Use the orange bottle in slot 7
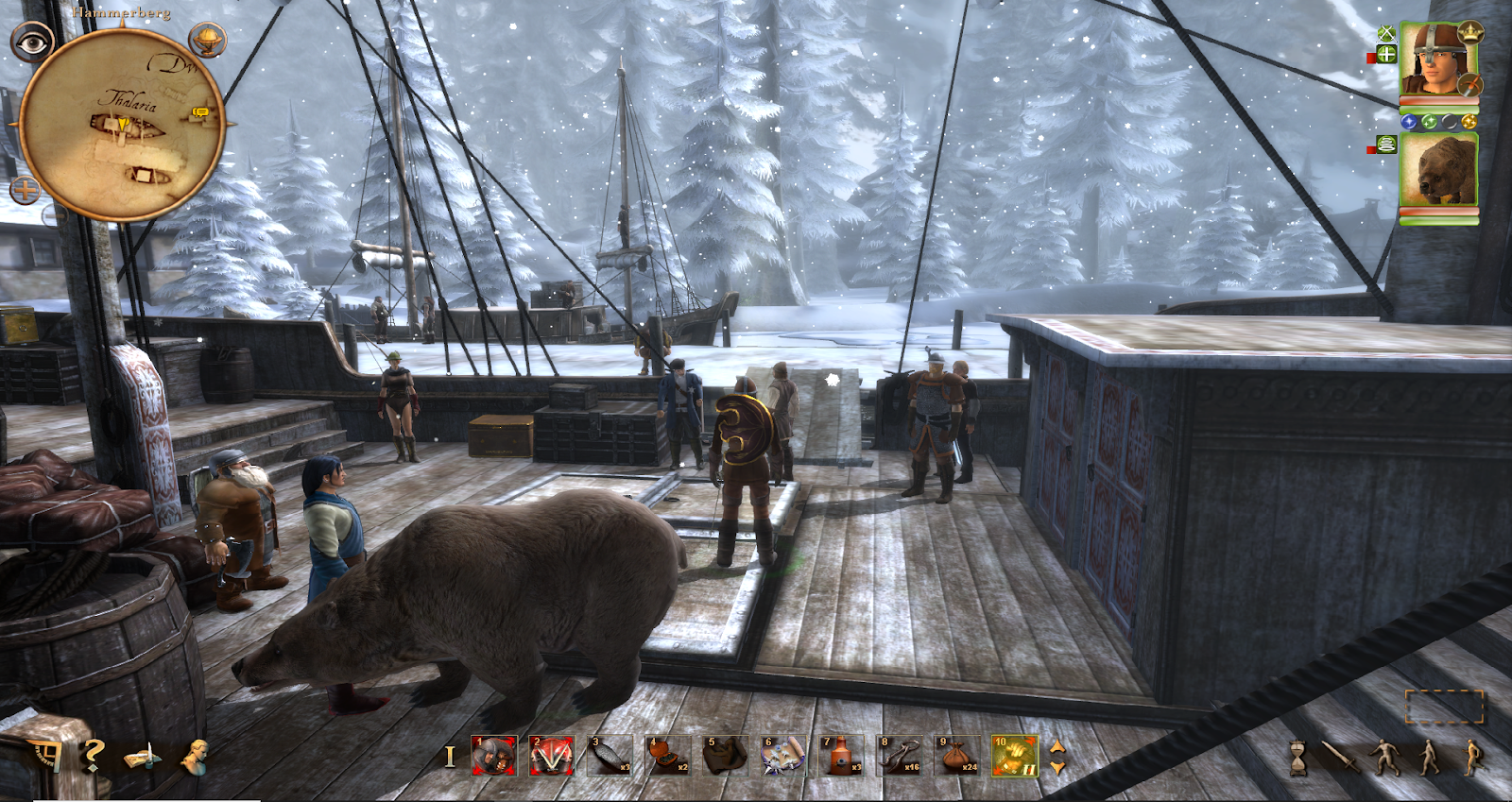1512x802 pixels. (x=841, y=756)
